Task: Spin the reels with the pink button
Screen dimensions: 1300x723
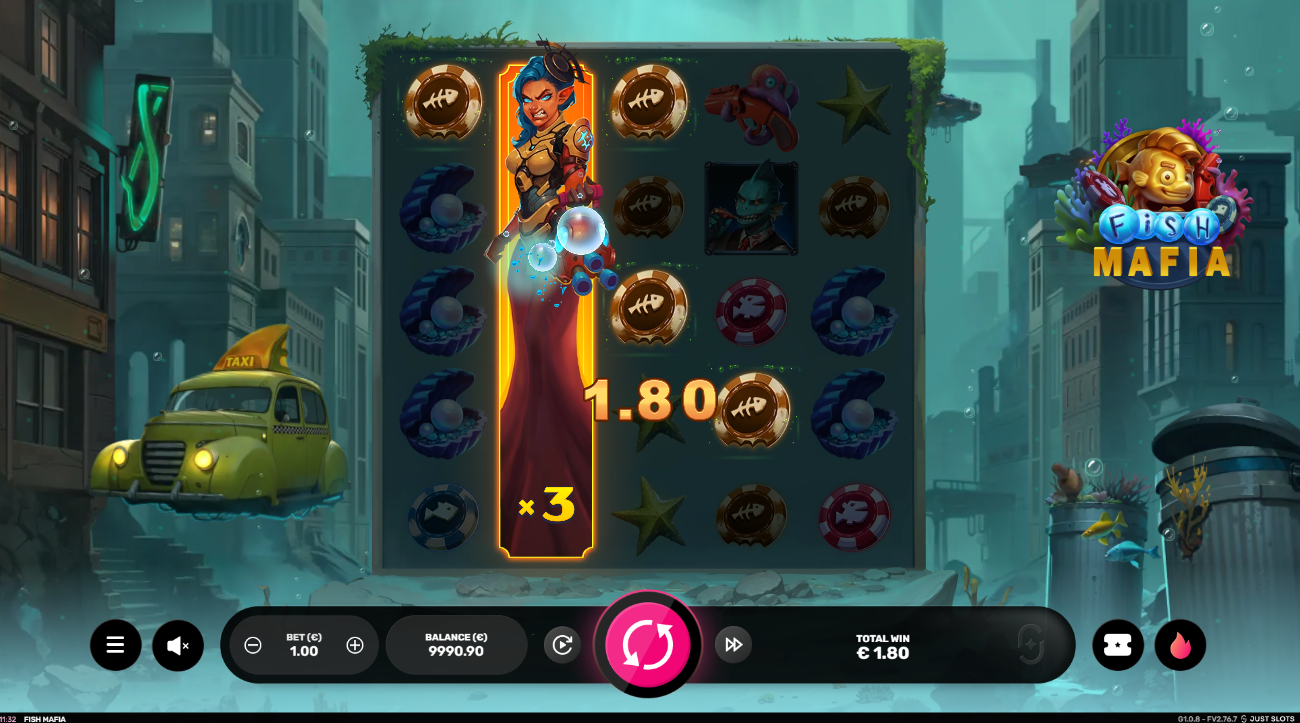Action: [648, 645]
